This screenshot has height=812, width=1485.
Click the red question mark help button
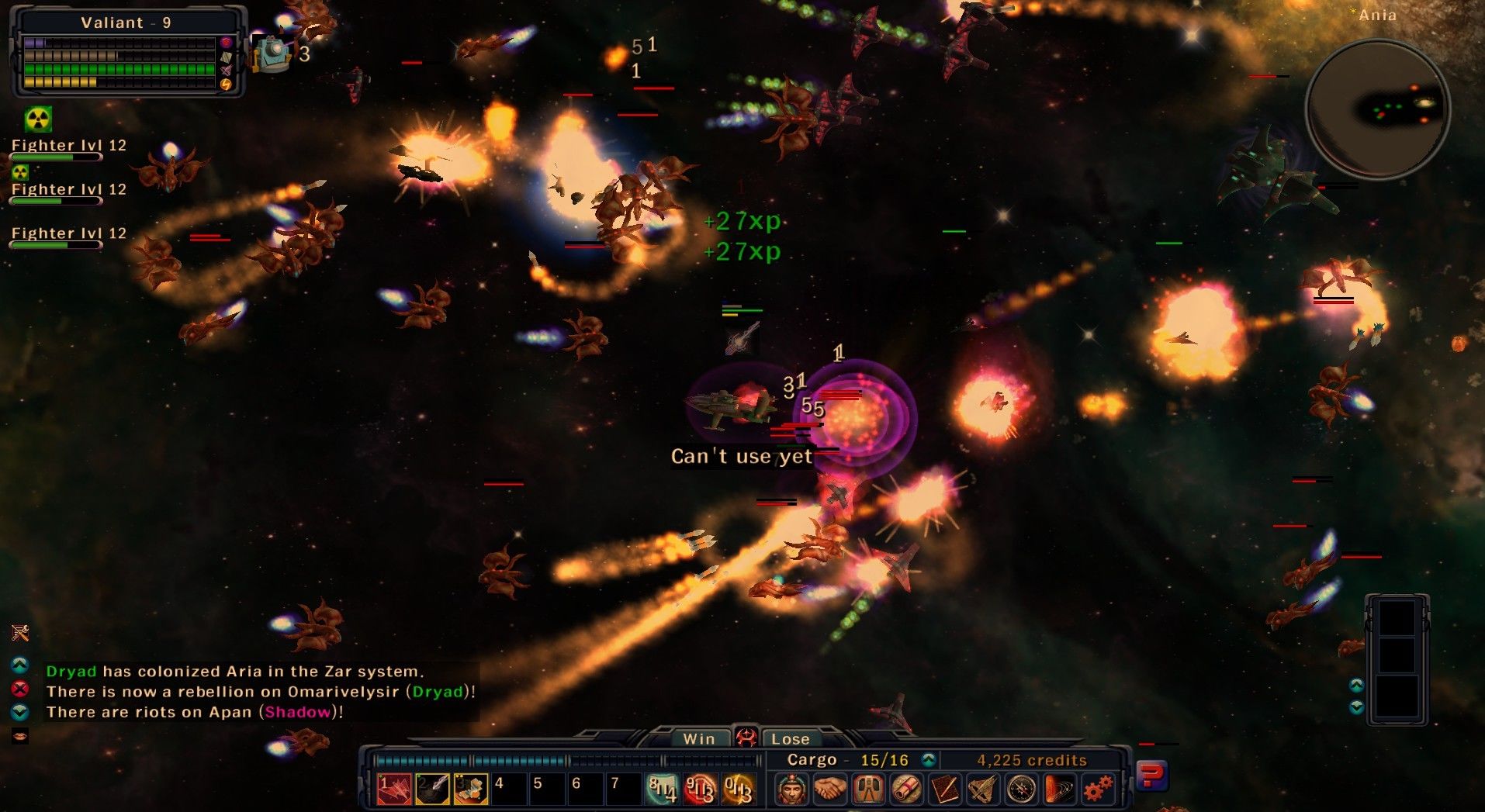[1151, 776]
